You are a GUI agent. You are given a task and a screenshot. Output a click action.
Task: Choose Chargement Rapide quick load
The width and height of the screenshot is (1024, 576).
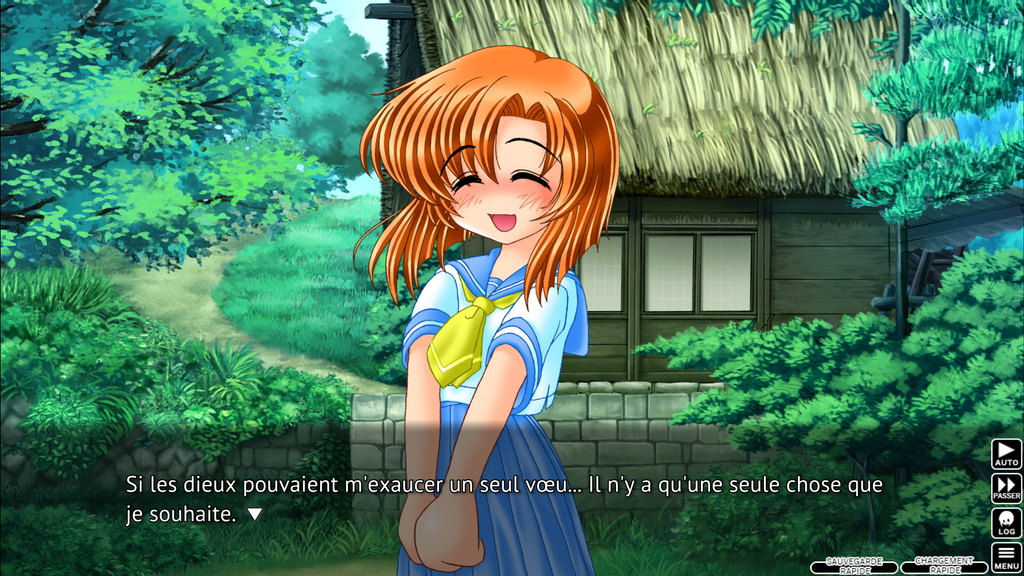(x=944, y=566)
